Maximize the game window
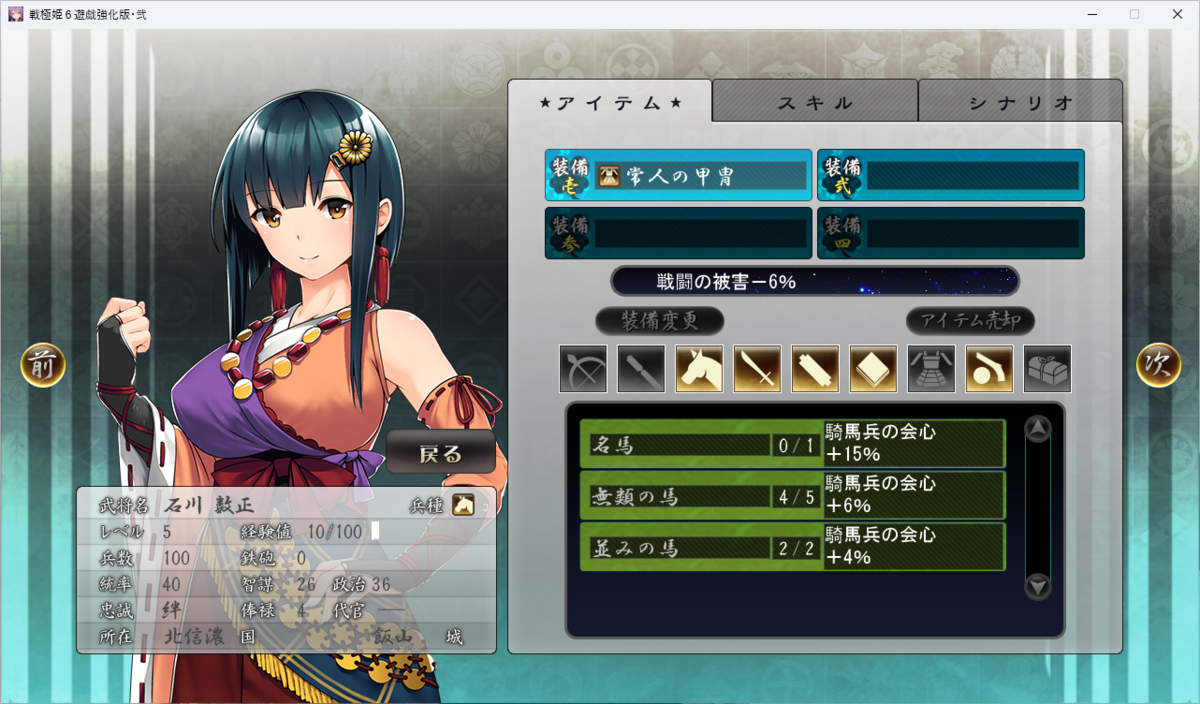This screenshot has width=1200, height=704. point(1134,14)
